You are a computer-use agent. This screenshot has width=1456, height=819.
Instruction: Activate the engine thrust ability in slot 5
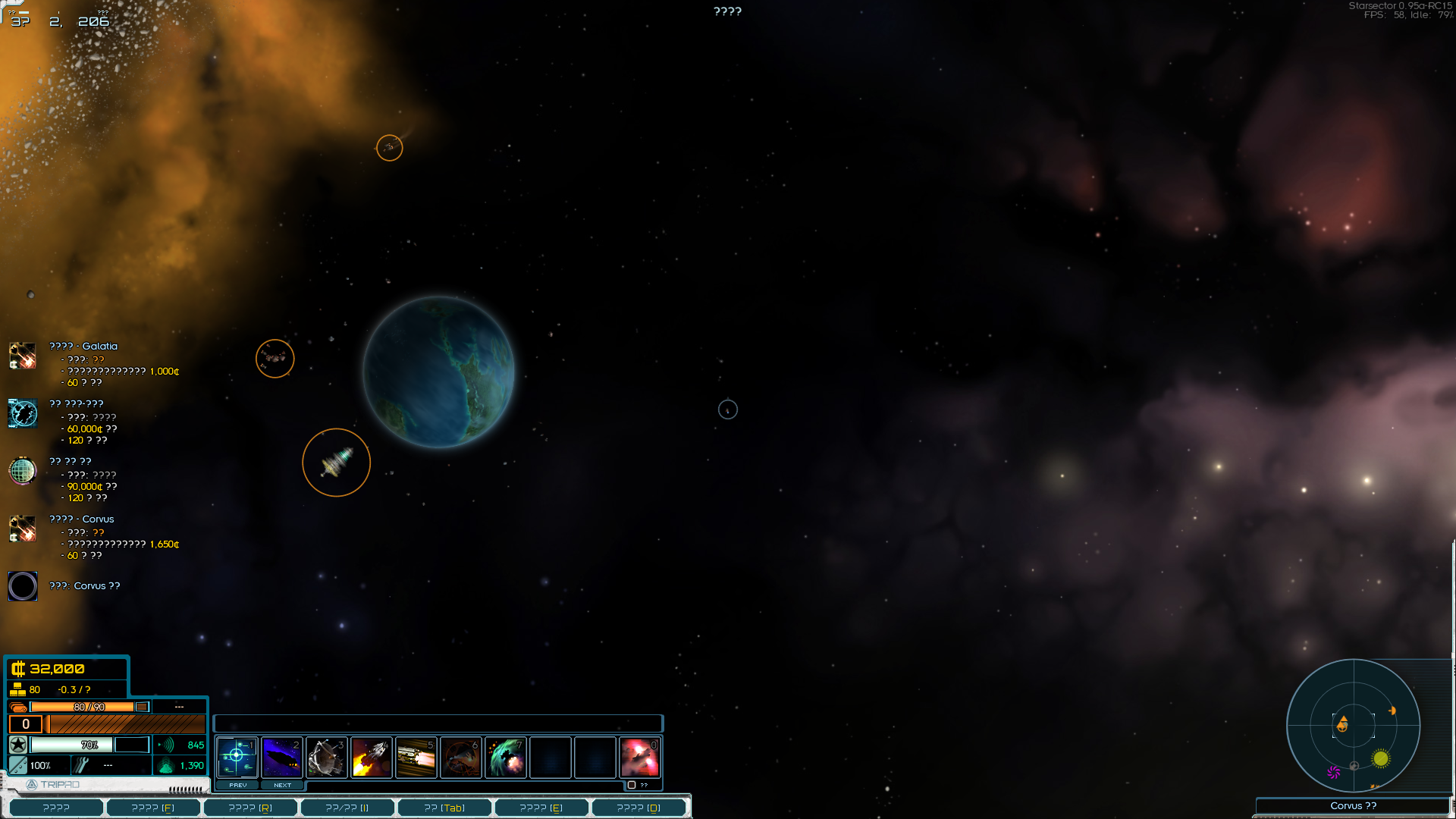point(416,757)
